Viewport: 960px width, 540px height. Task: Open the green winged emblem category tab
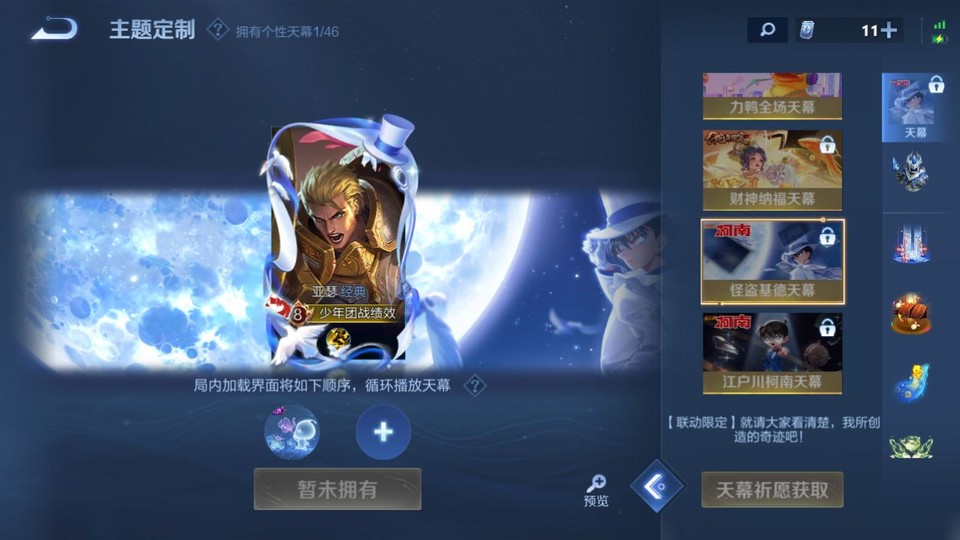click(x=911, y=446)
